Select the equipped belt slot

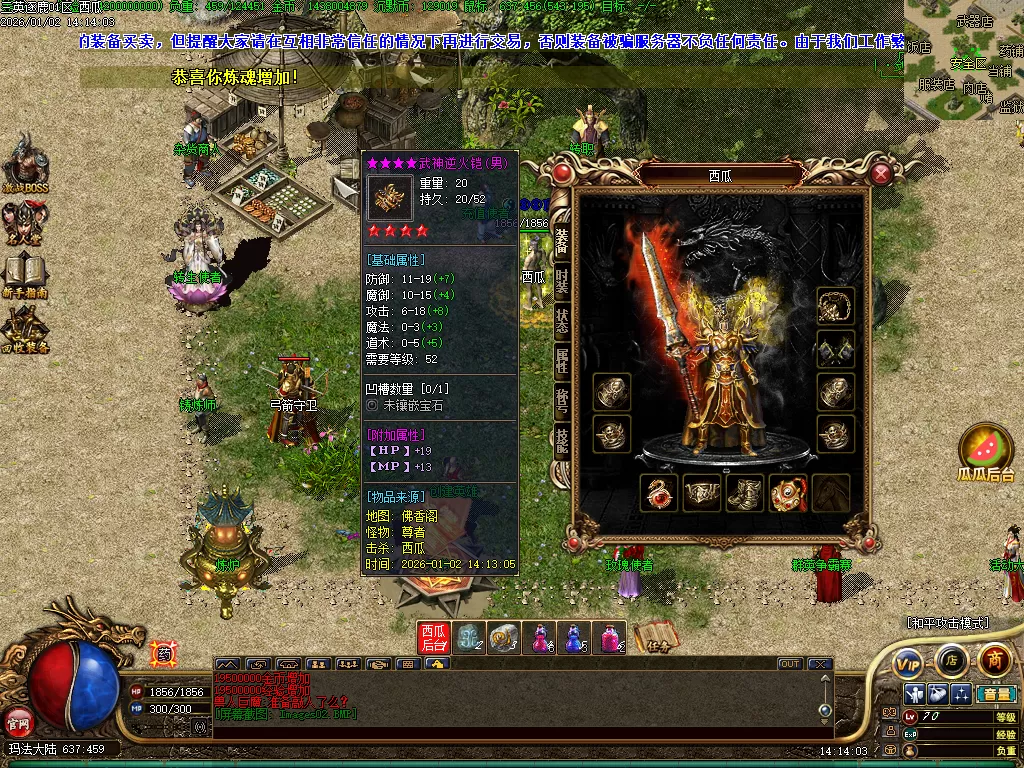[x=702, y=493]
